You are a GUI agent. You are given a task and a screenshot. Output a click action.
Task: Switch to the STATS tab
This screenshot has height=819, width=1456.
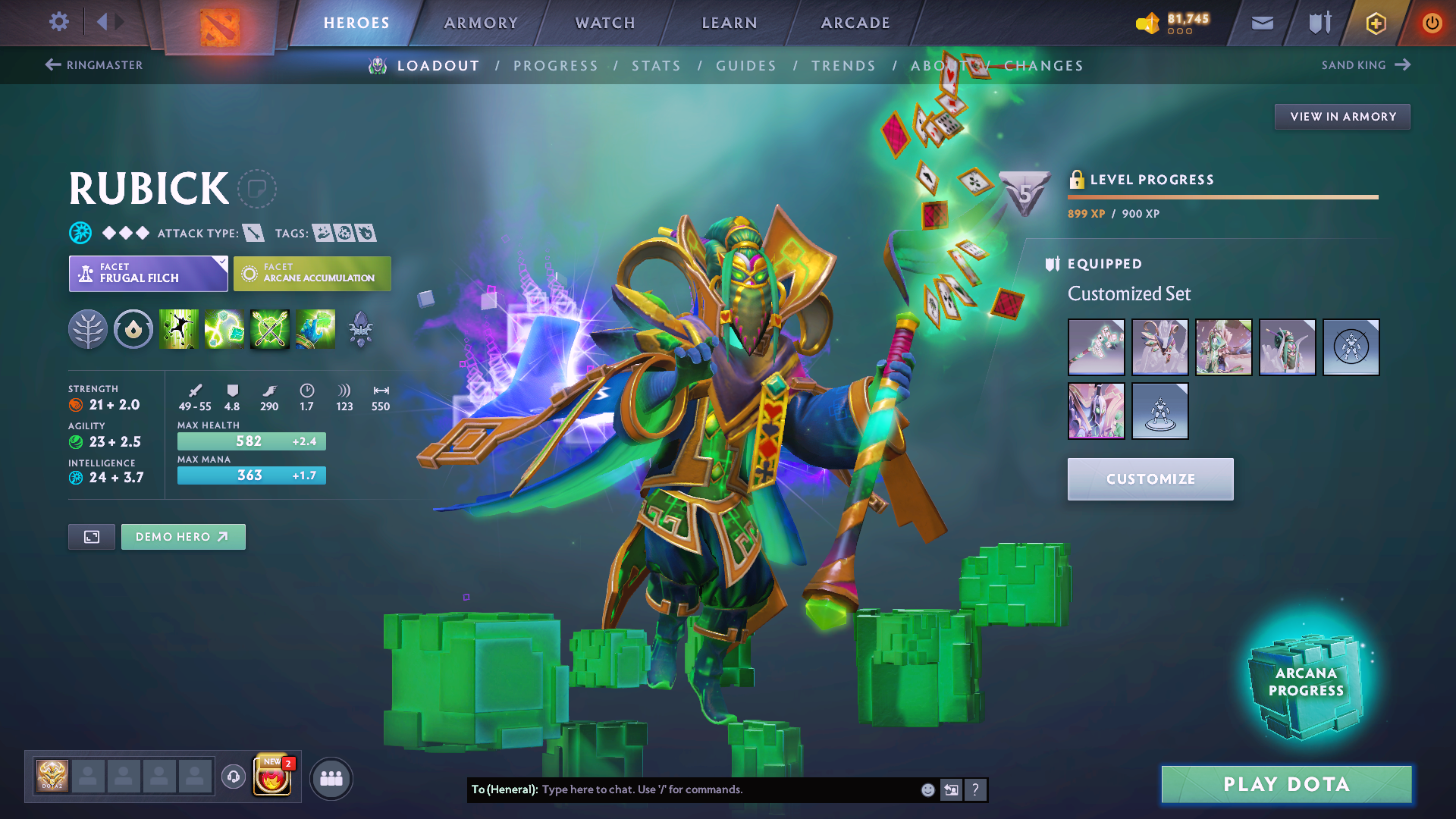pos(657,65)
